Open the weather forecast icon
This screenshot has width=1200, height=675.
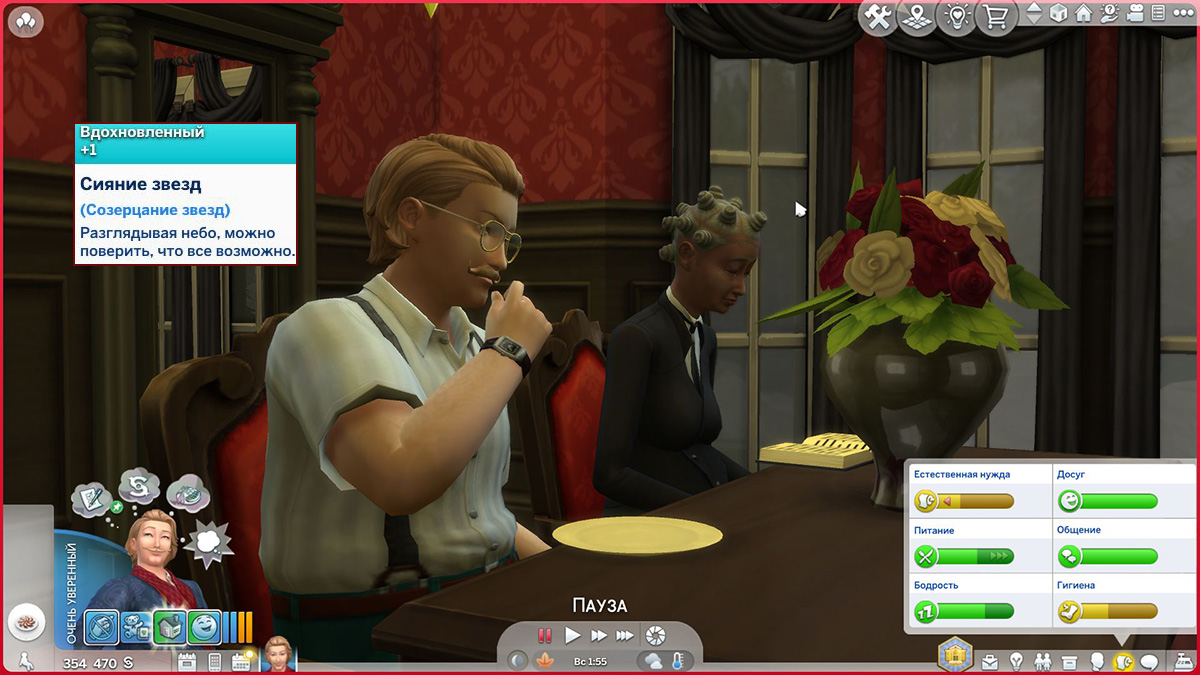pyautogui.click(x=653, y=661)
